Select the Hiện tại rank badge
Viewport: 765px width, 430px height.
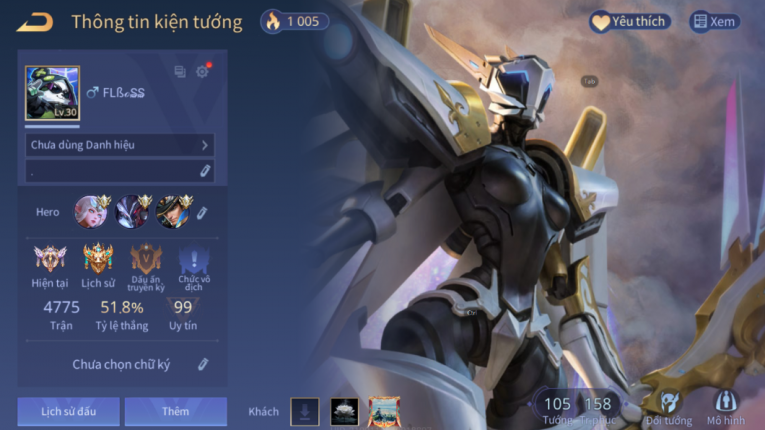coord(49,260)
